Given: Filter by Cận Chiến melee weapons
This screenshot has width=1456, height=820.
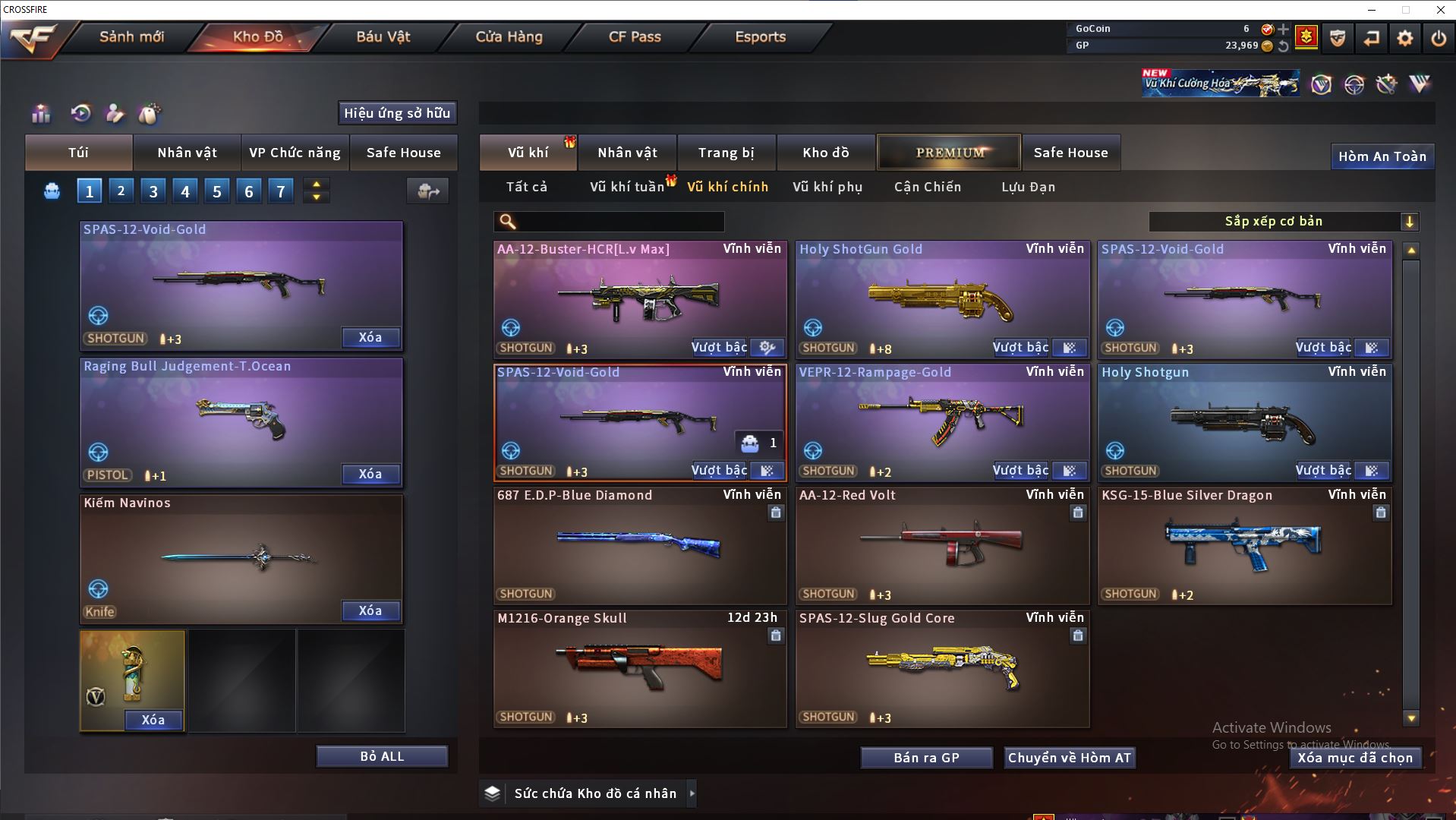Looking at the screenshot, I should point(928,187).
